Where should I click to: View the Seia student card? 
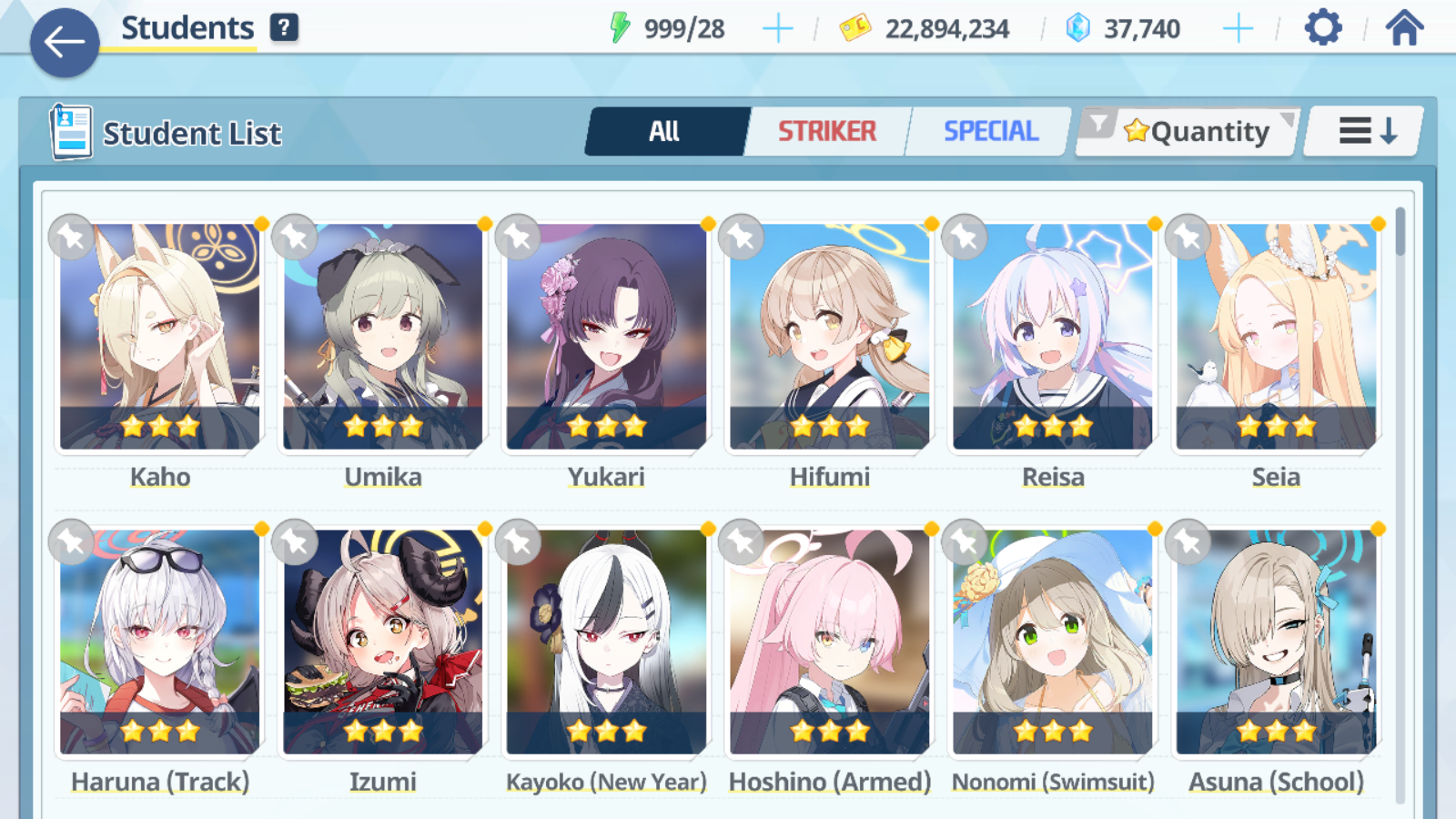click(x=1276, y=337)
